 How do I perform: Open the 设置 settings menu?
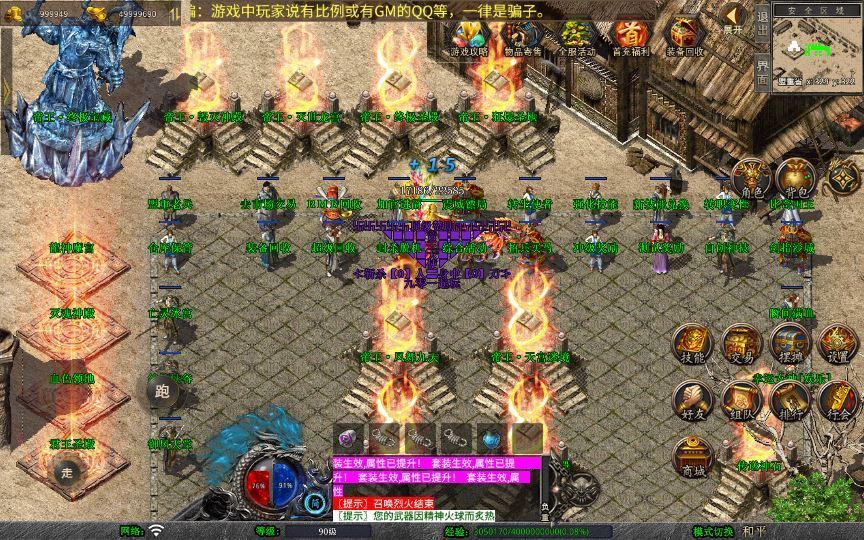838,343
